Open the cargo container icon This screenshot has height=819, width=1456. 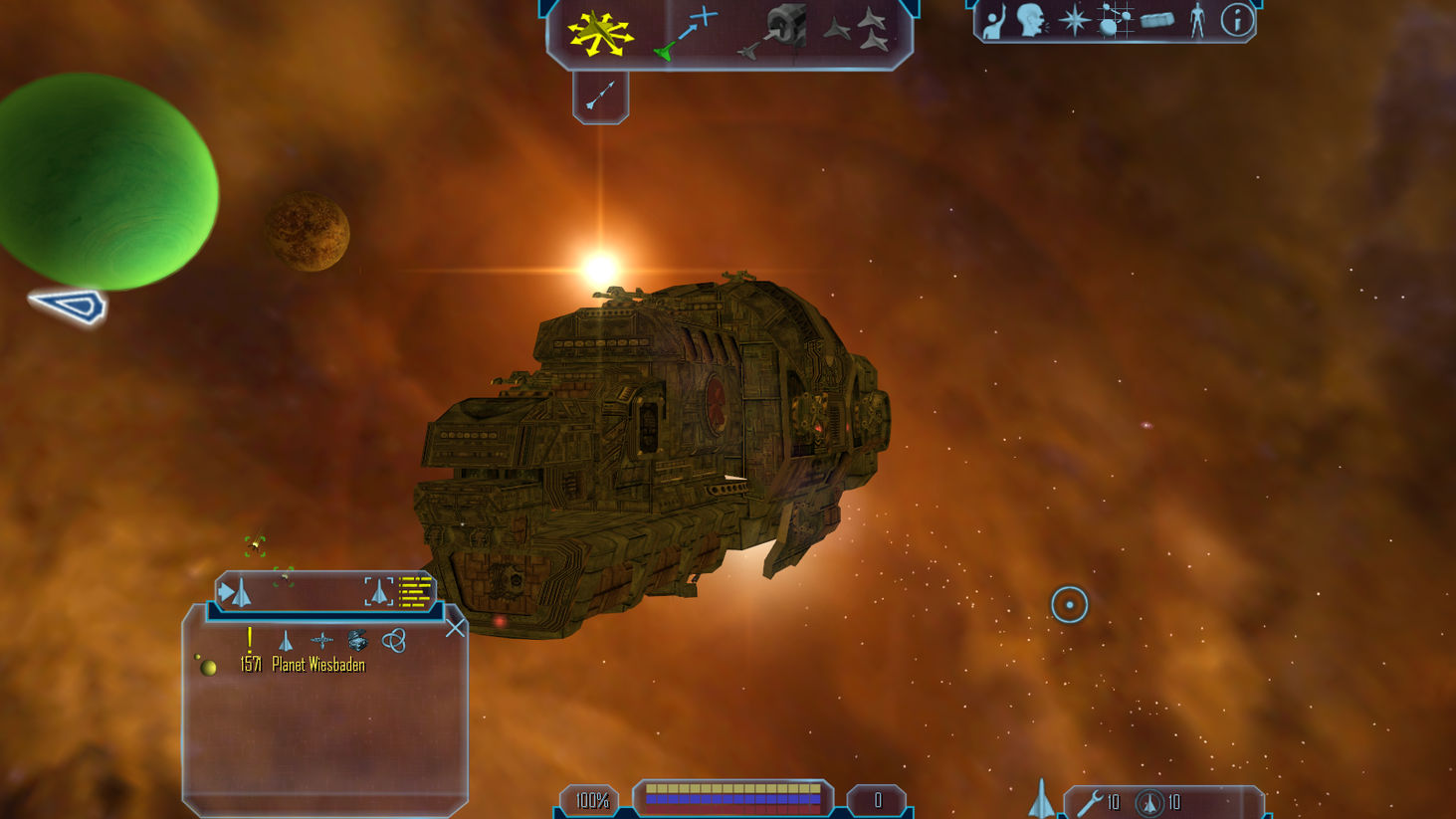(x=1156, y=21)
